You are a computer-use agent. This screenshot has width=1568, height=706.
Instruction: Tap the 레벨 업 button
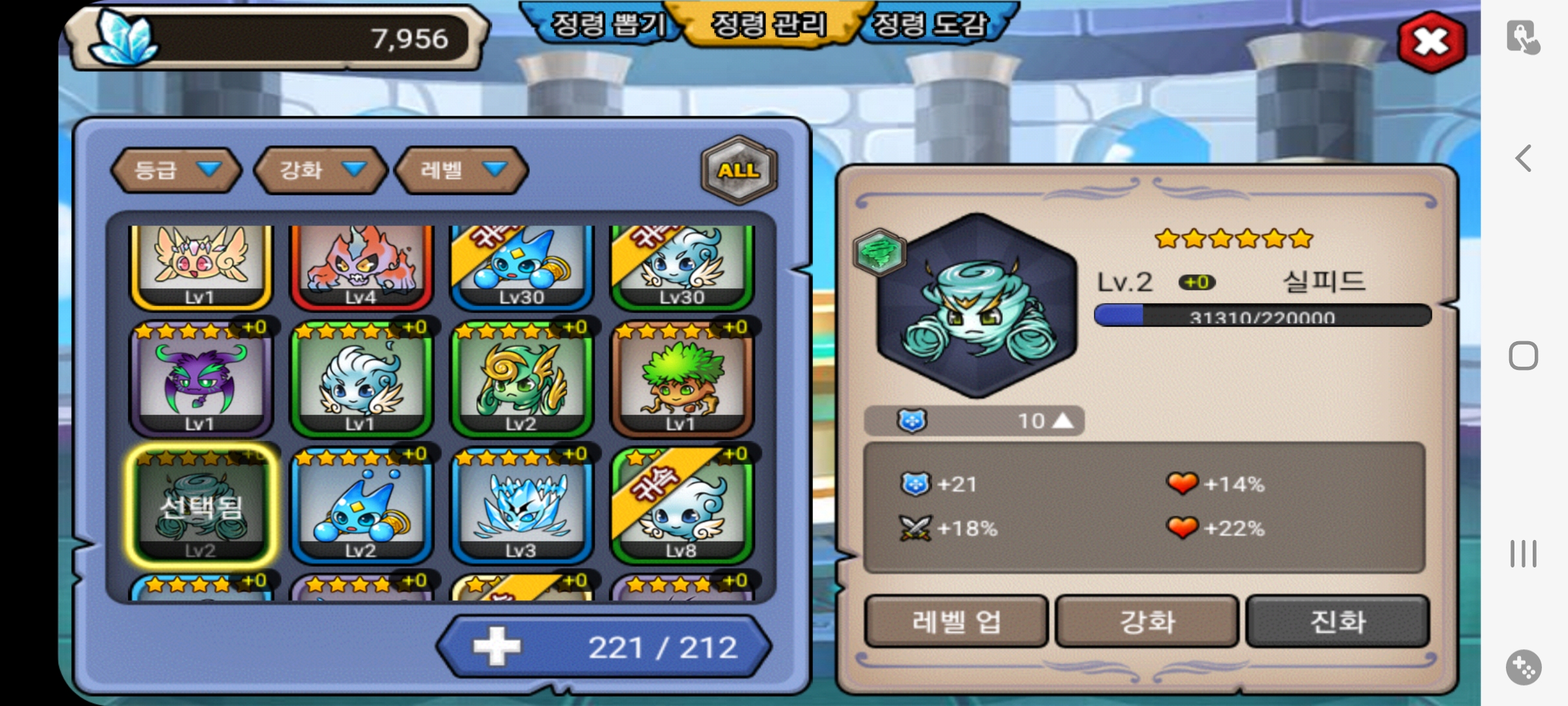tap(956, 622)
